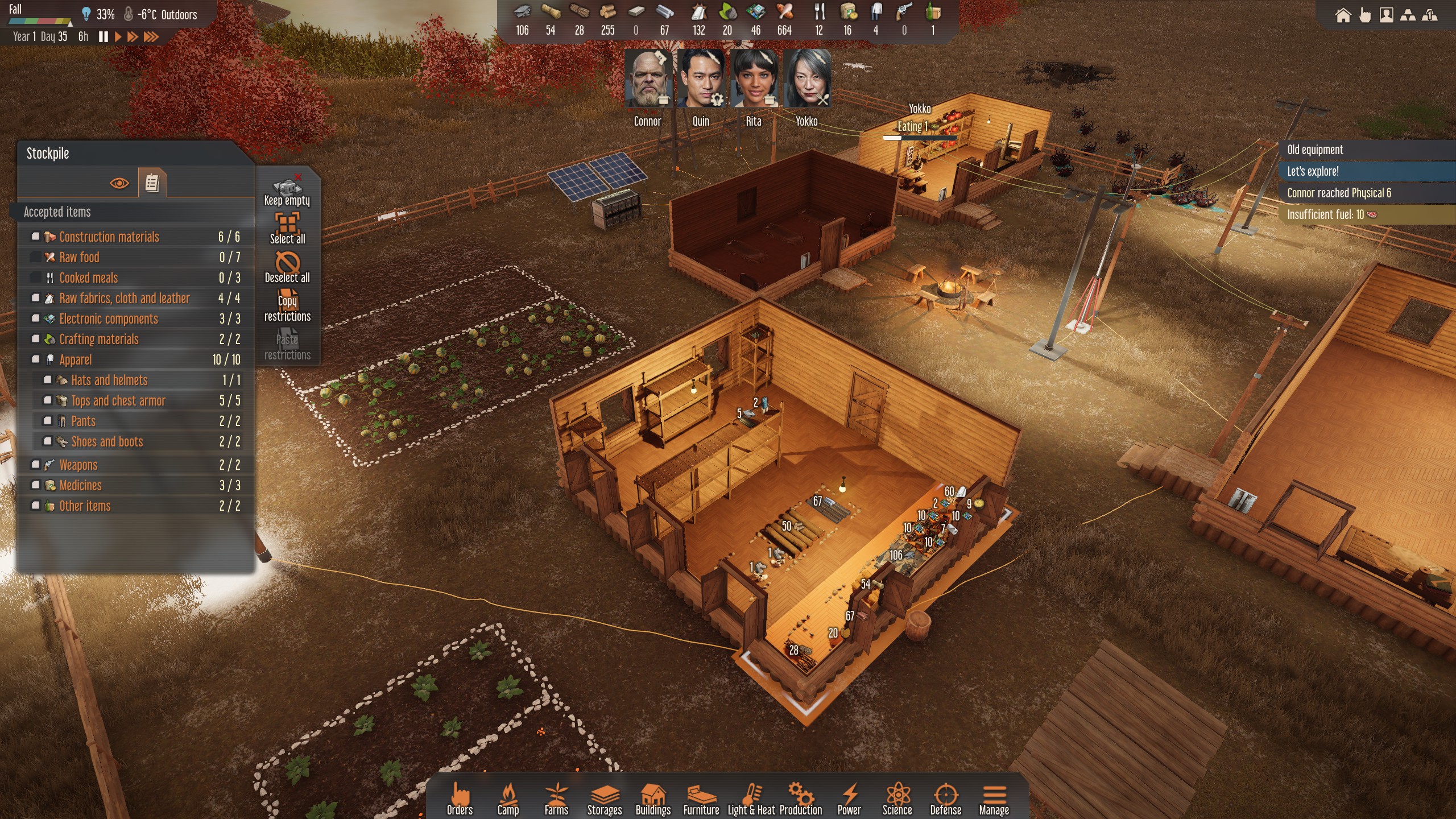Uncheck Weapons in accepted items

(x=36, y=465)
